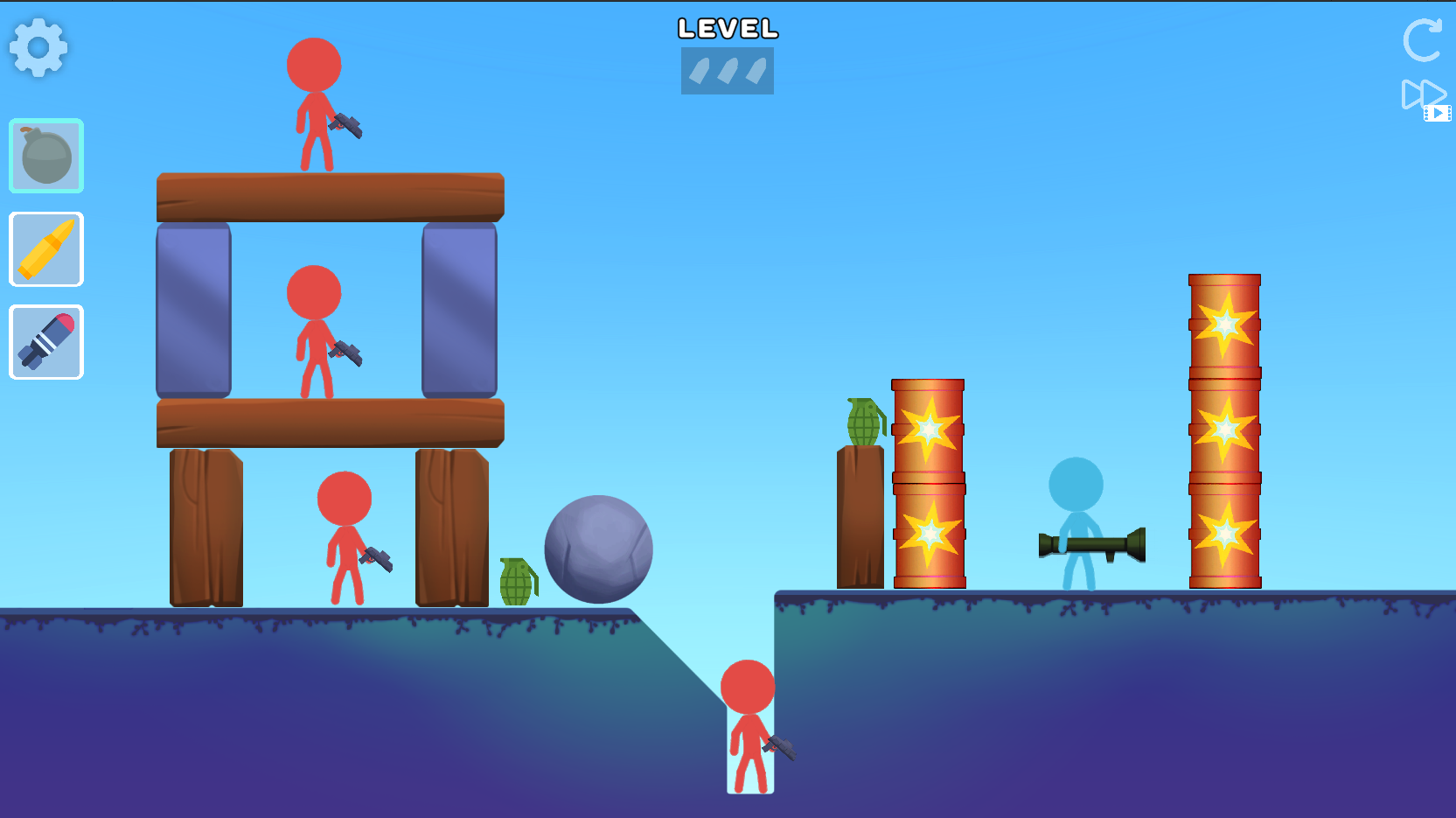Select the bullet weapon

tap(45, 249)
